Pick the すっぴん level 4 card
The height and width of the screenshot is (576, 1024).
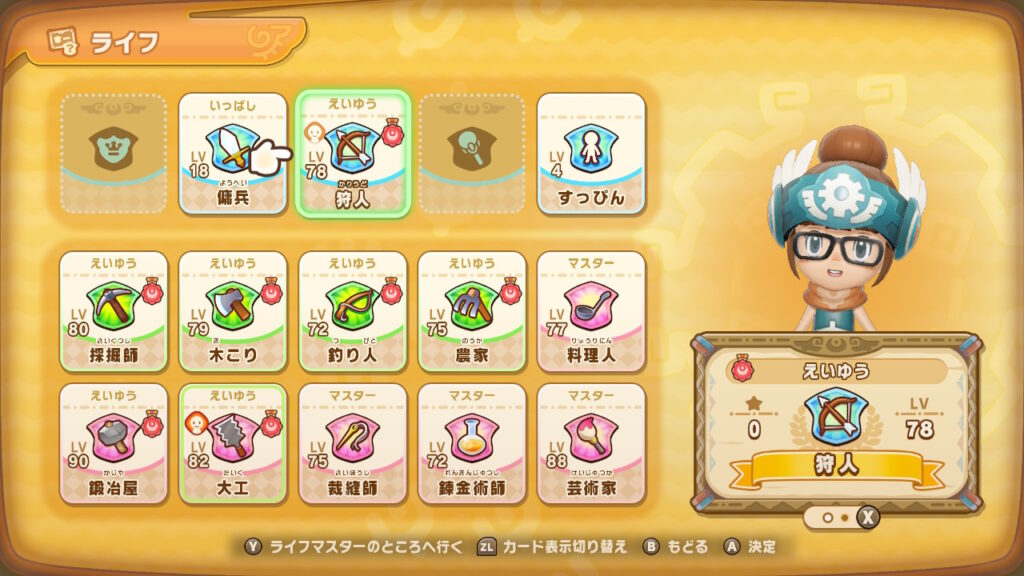tap(591, 153)
